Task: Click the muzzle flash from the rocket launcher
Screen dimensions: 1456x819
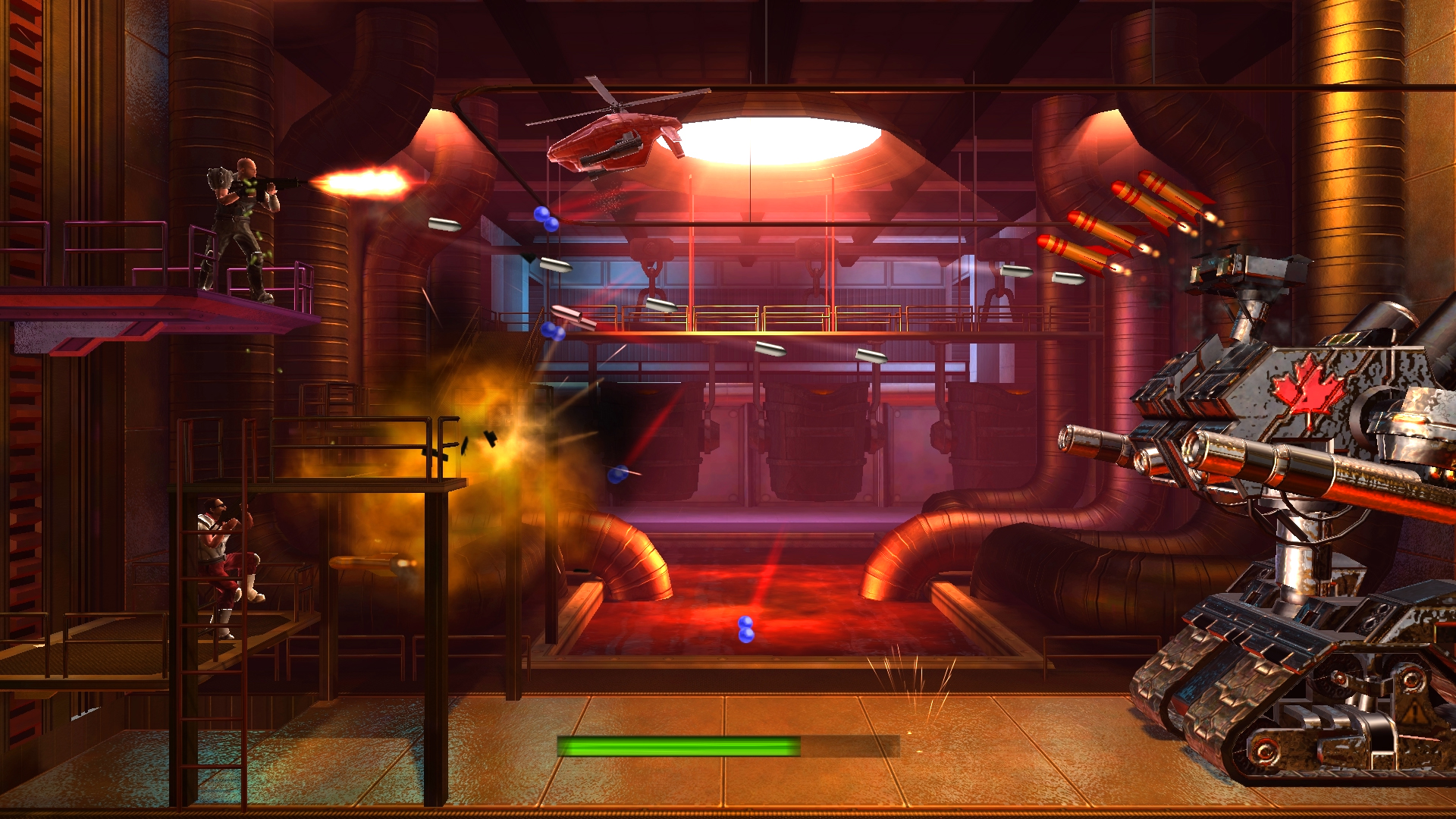Action: click(364, 182)
